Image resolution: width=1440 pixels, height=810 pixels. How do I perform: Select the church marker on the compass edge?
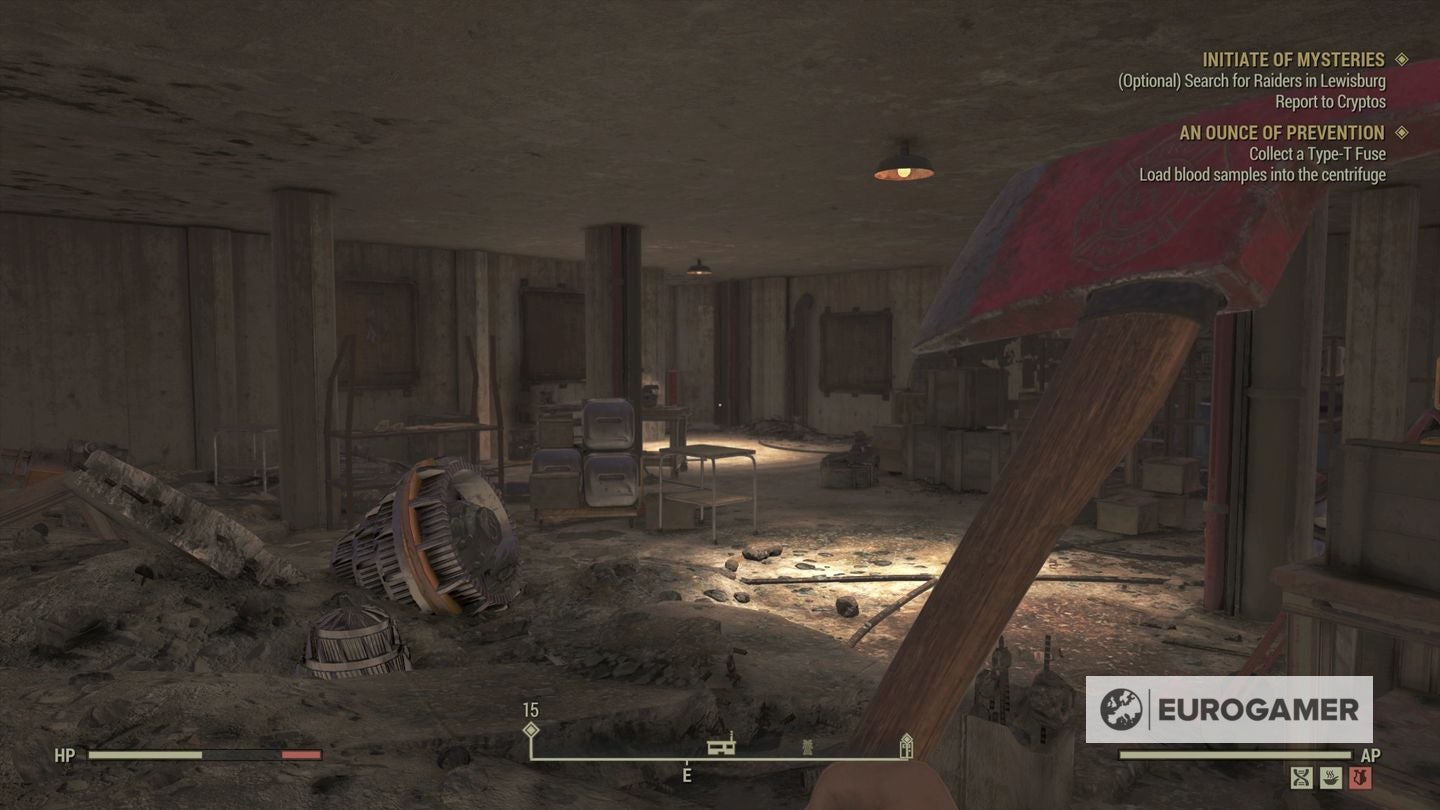[906, 745]
